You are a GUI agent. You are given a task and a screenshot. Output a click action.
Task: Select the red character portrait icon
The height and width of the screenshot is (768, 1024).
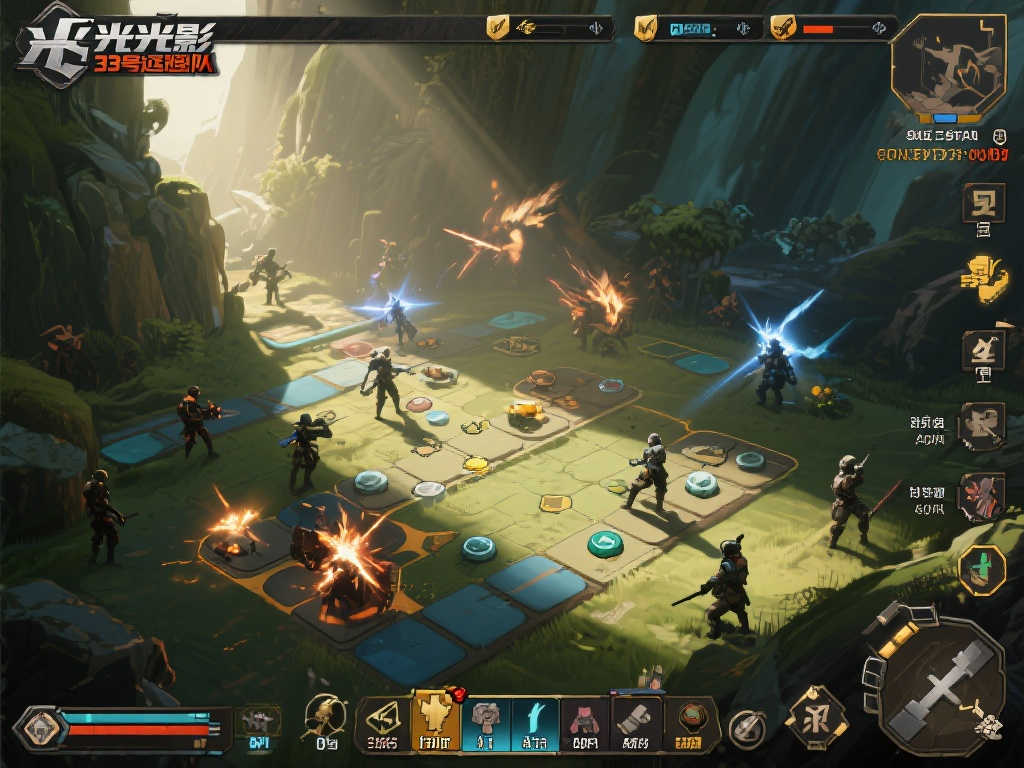[981, 497]
